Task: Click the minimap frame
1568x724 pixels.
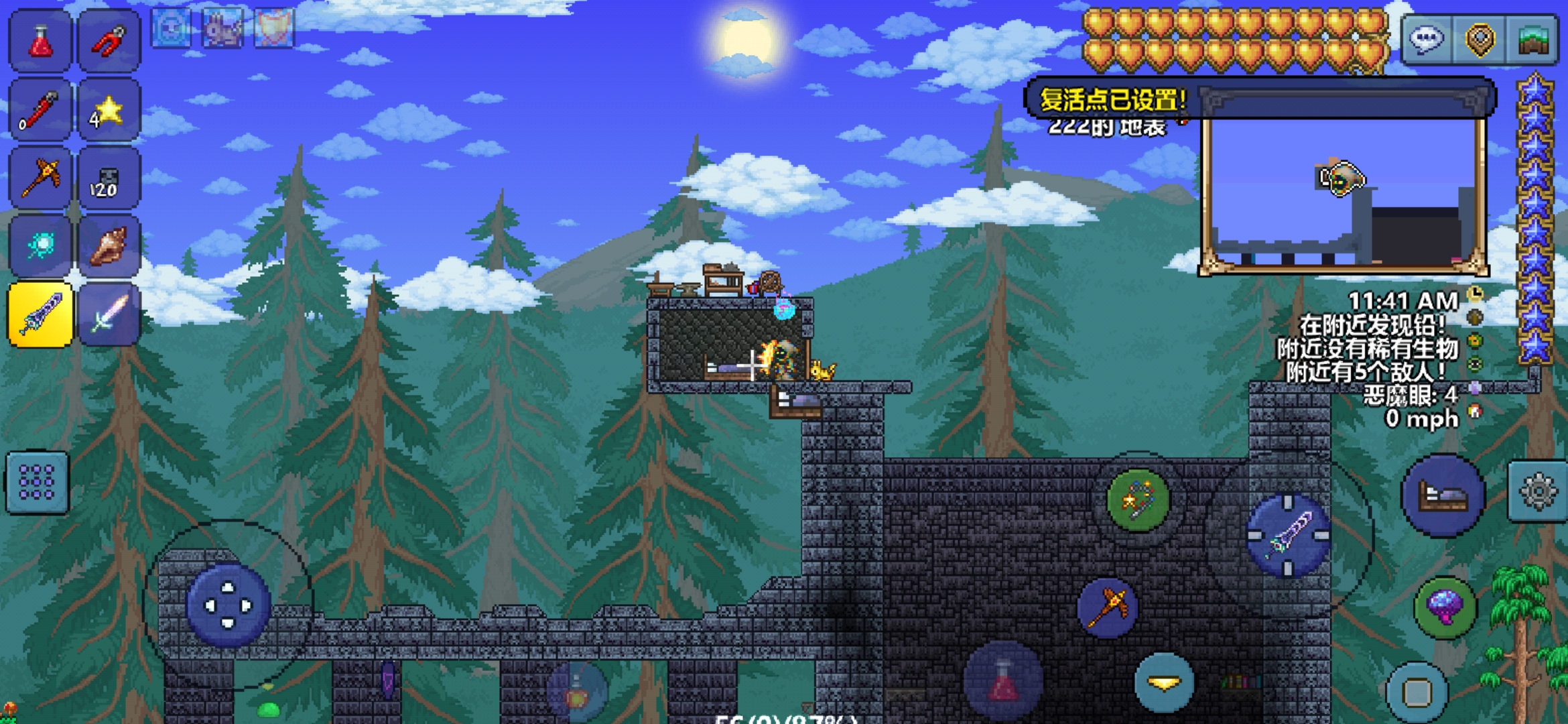Action: (1344, 194)
